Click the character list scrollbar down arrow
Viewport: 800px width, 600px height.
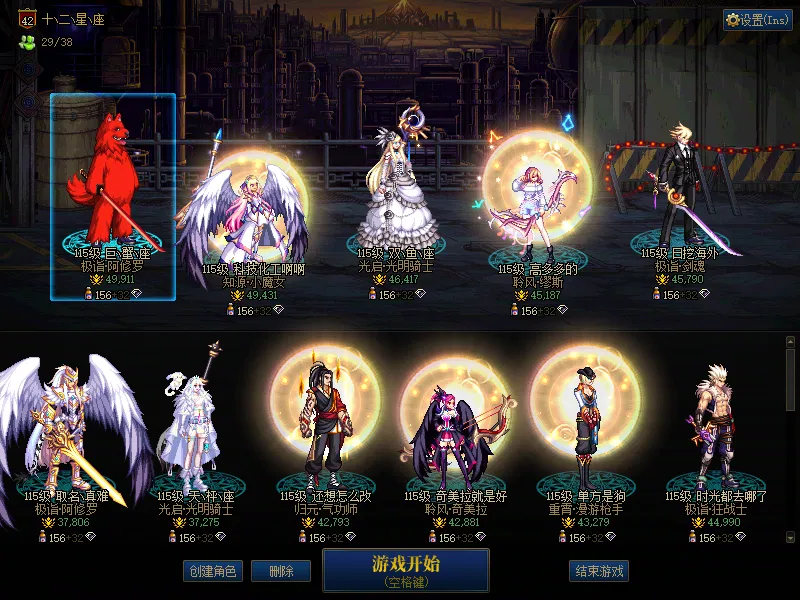coord(791,538)
